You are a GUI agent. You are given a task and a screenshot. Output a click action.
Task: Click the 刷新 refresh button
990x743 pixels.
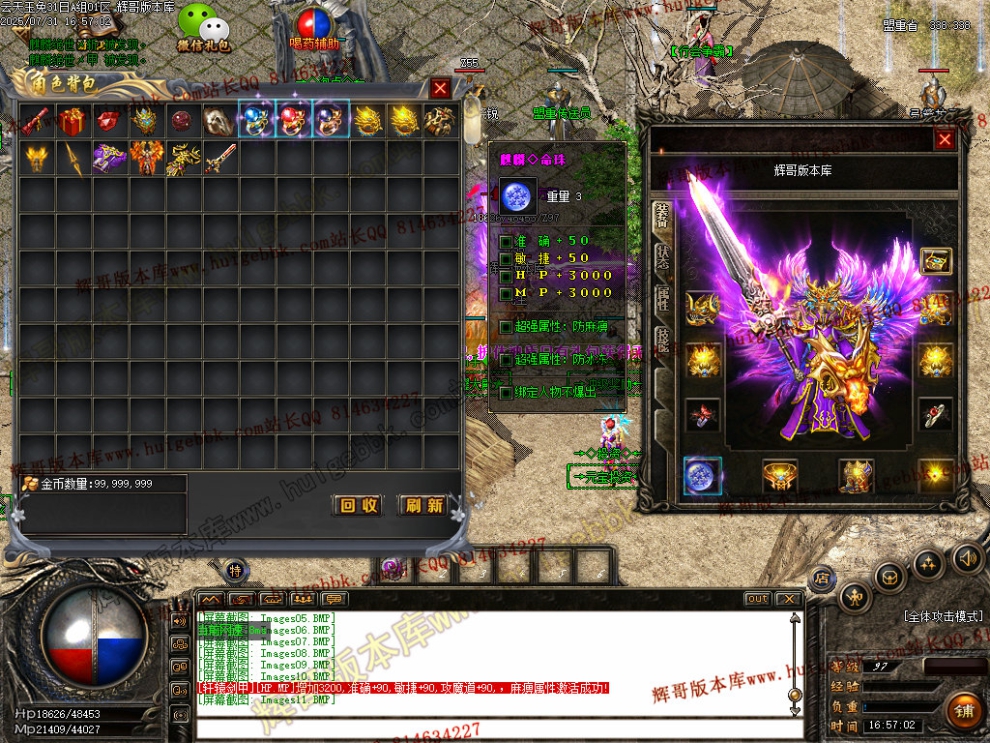click(x=422, y=506)
